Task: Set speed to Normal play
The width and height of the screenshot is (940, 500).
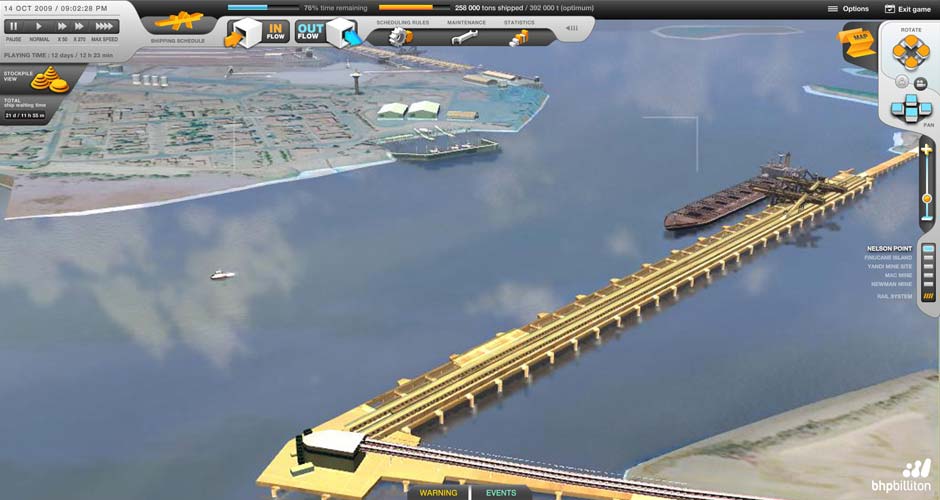Action: click(39, 26)
